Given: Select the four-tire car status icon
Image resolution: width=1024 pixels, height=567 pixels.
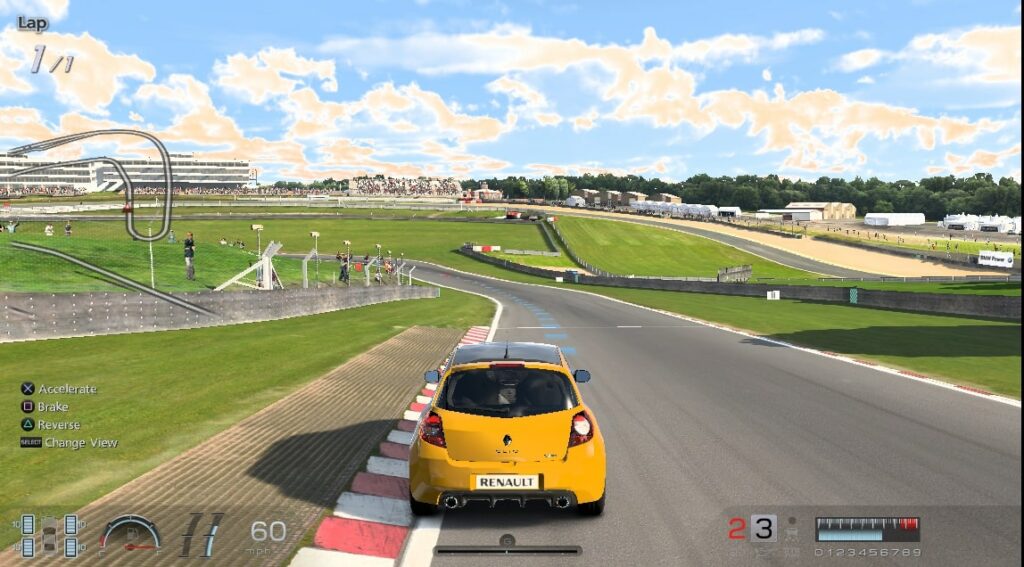Looking at the screenshot, I should pyautogui.click(x=49, y=535).
